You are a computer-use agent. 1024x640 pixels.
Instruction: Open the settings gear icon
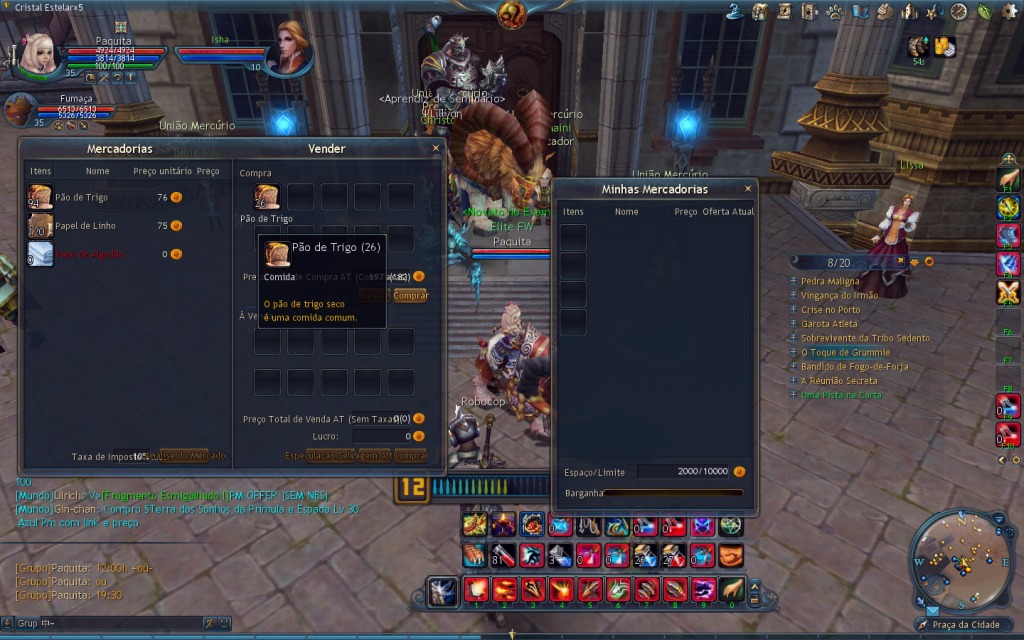1007,11
